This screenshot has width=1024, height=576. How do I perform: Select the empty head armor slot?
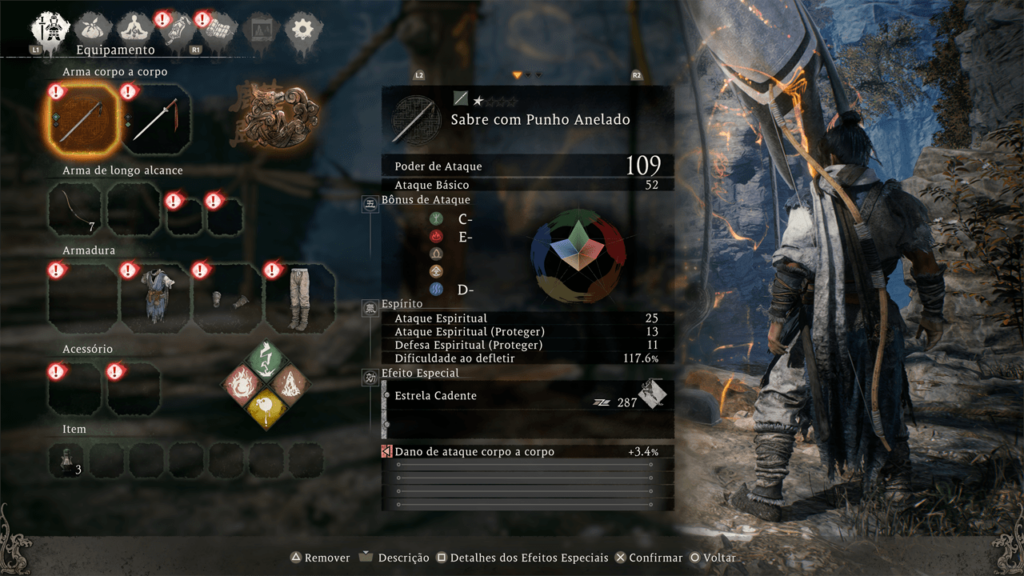pyautogui.click(x=75, y=298)
